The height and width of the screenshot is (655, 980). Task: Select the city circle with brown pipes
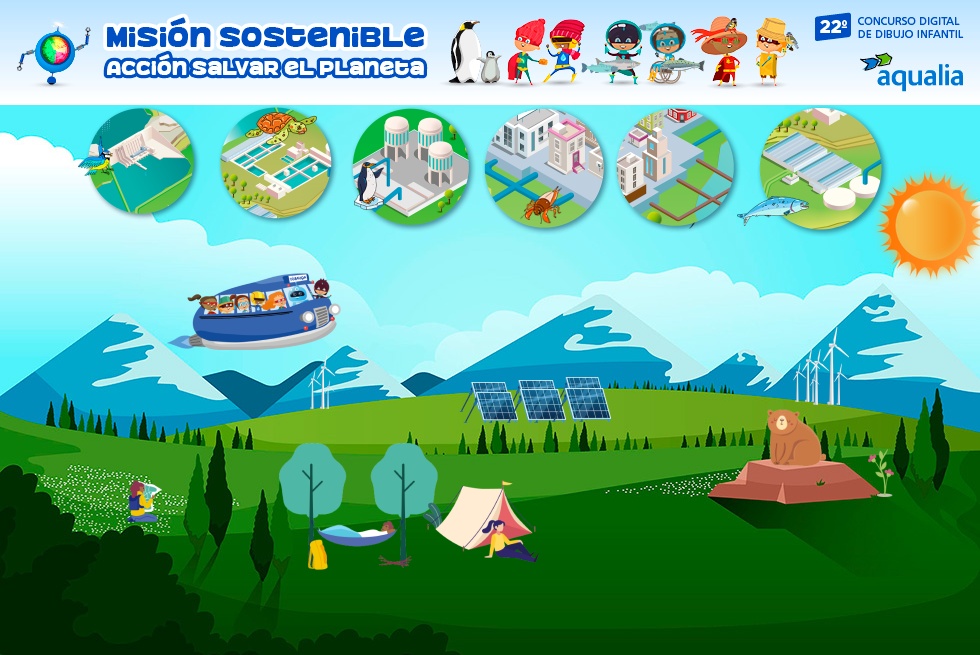(x=675, y=167)
